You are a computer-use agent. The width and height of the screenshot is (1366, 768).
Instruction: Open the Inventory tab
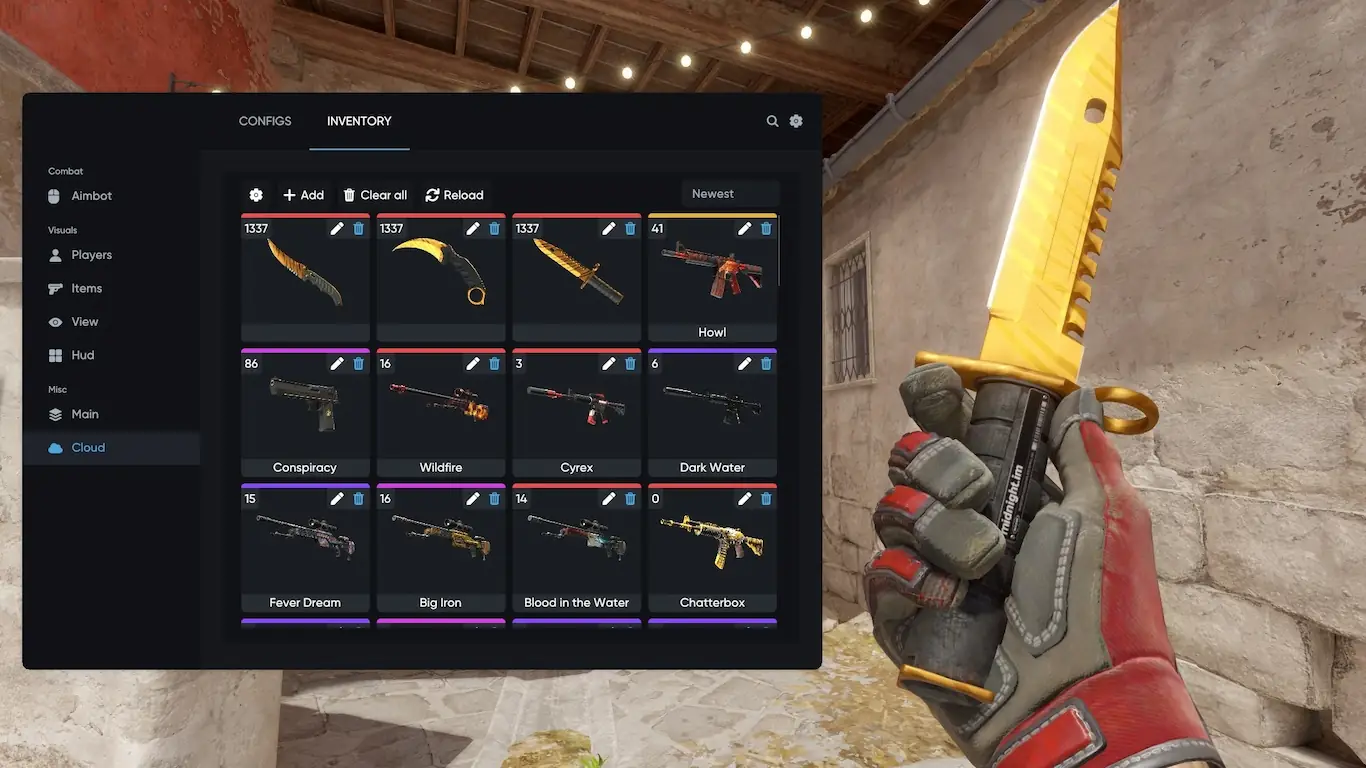[x=359, y=121]
